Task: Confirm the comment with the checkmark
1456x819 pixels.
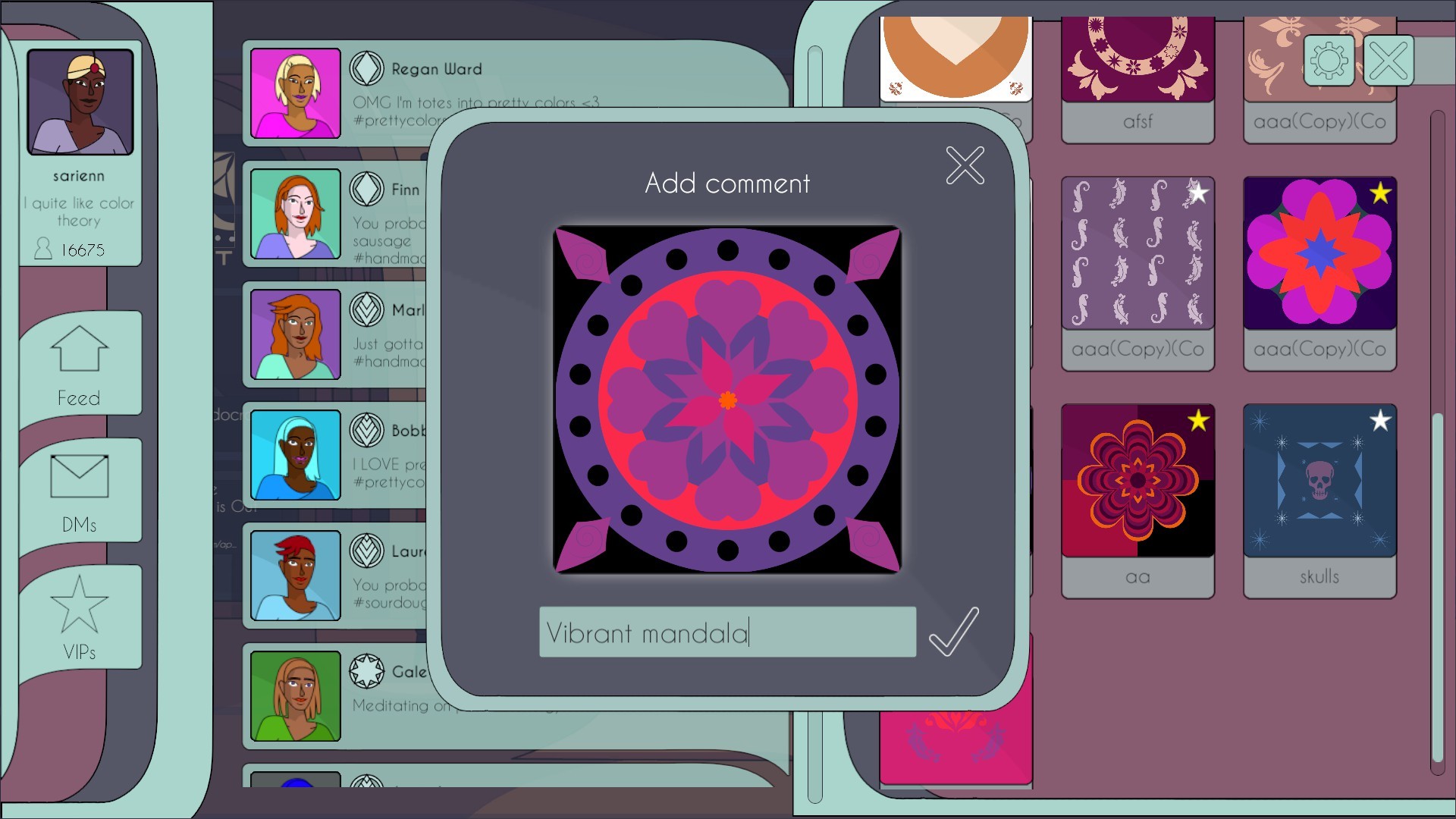Action: click(953, 633)
